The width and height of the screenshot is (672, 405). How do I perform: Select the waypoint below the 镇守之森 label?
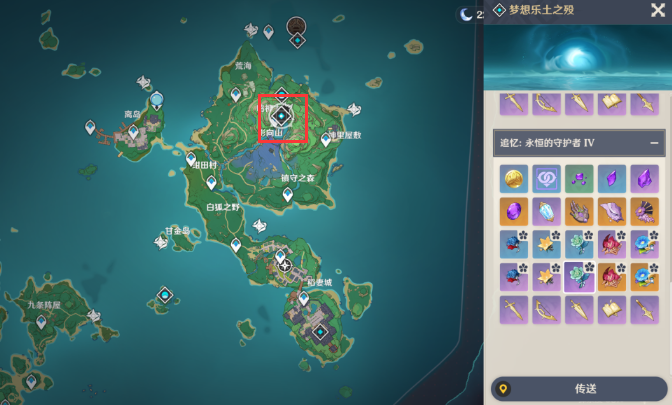[288, 196]
